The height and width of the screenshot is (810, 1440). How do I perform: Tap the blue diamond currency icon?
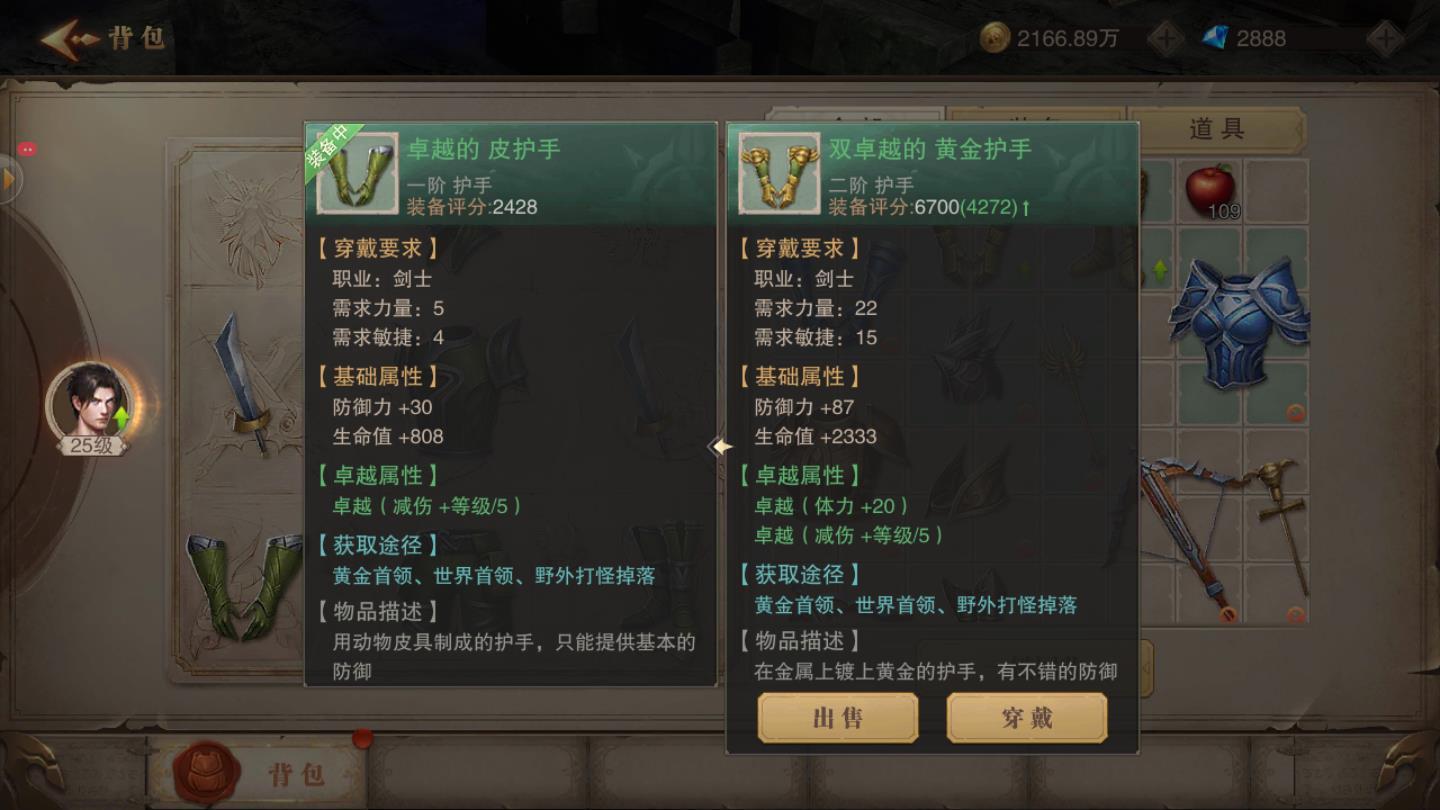tap(1216, 38)
